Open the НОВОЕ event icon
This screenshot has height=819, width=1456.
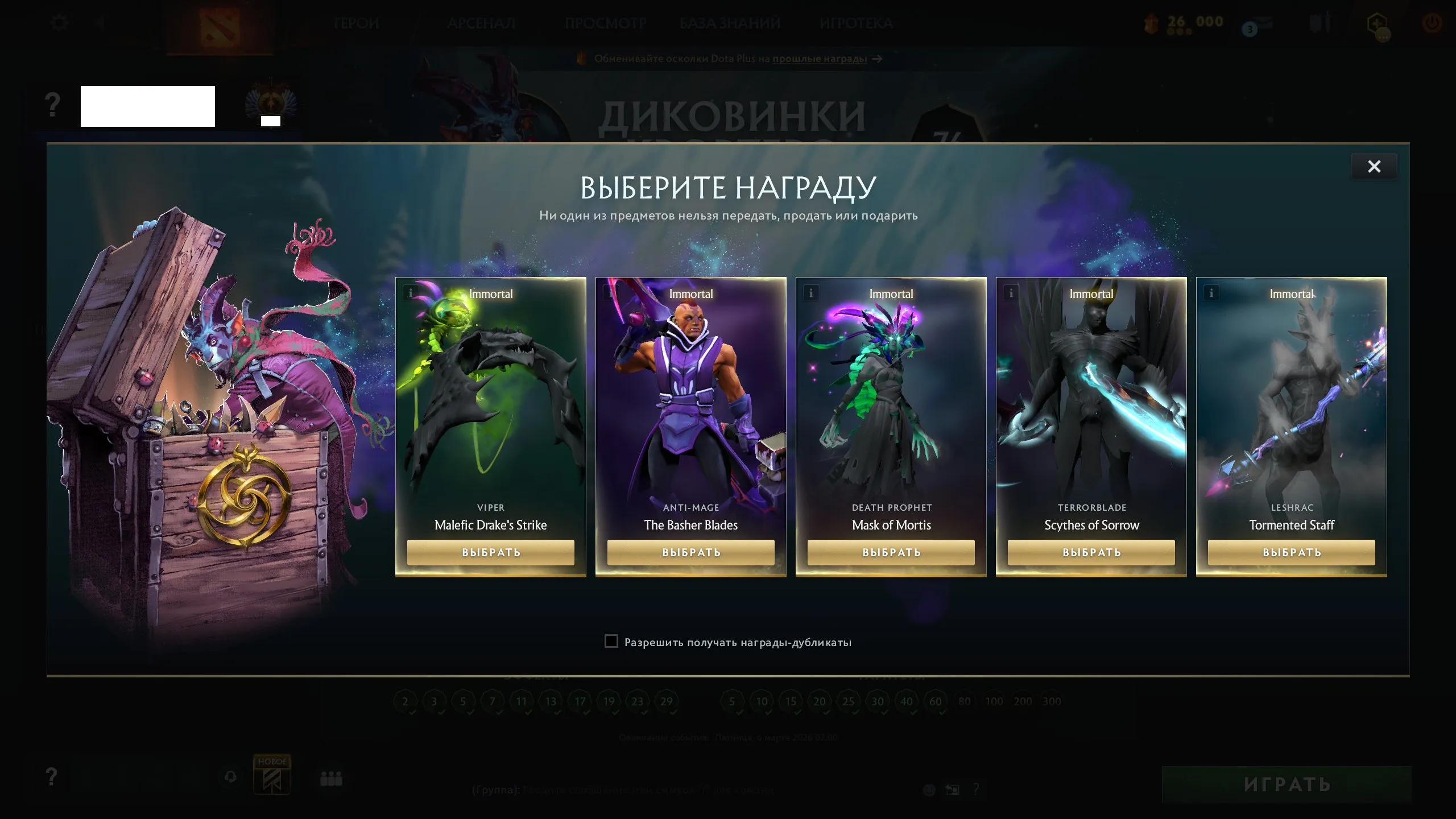coord(273,778)
